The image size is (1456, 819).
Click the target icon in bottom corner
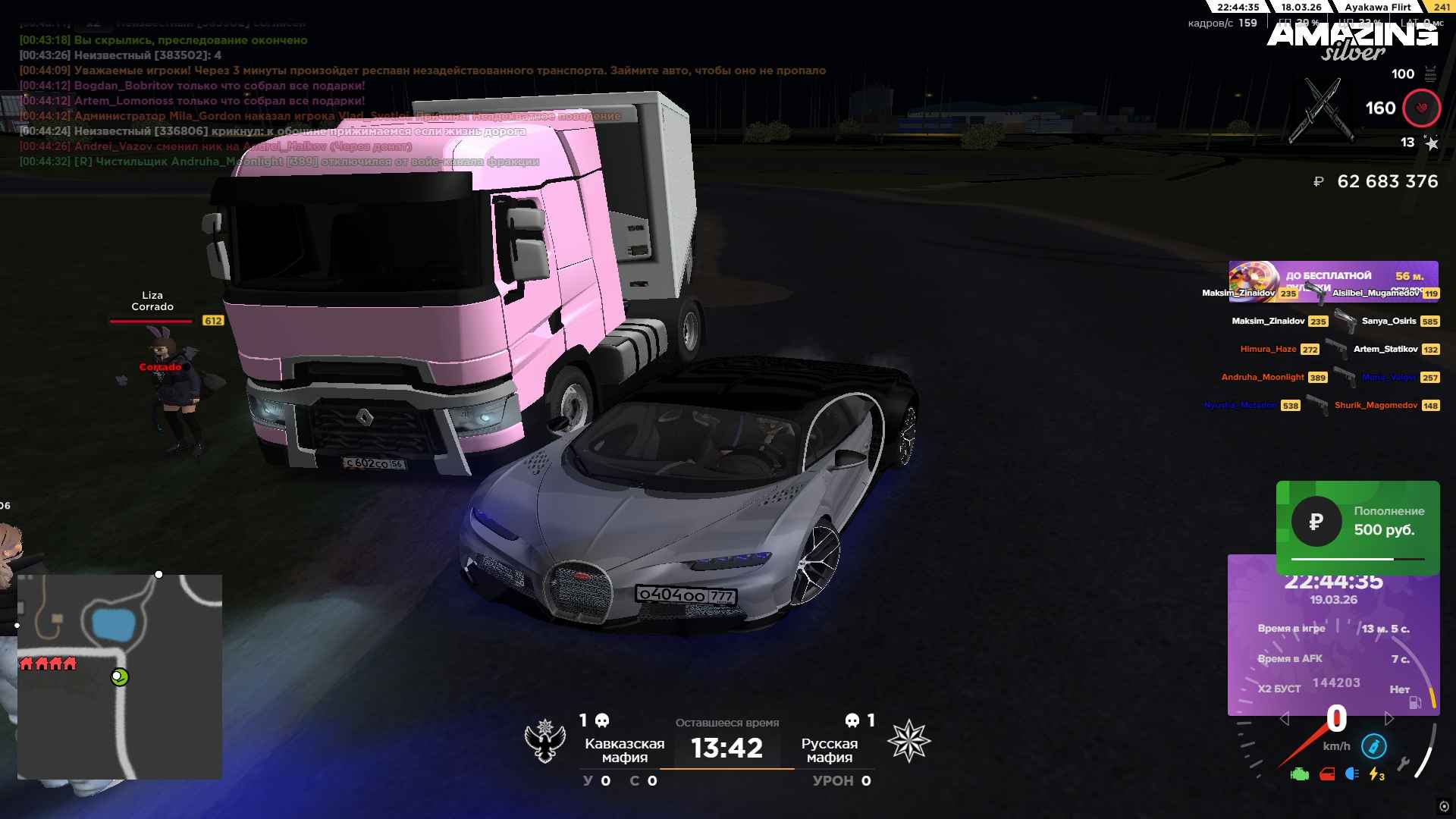1443,806
